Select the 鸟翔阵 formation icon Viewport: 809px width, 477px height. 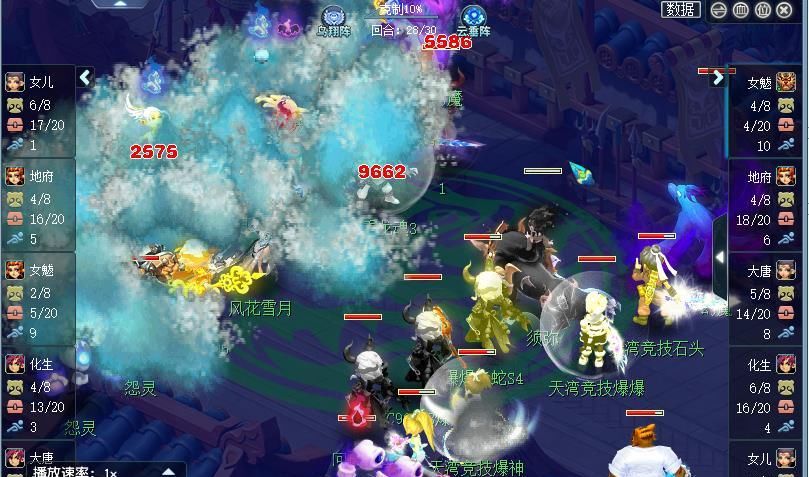point(334,16)
